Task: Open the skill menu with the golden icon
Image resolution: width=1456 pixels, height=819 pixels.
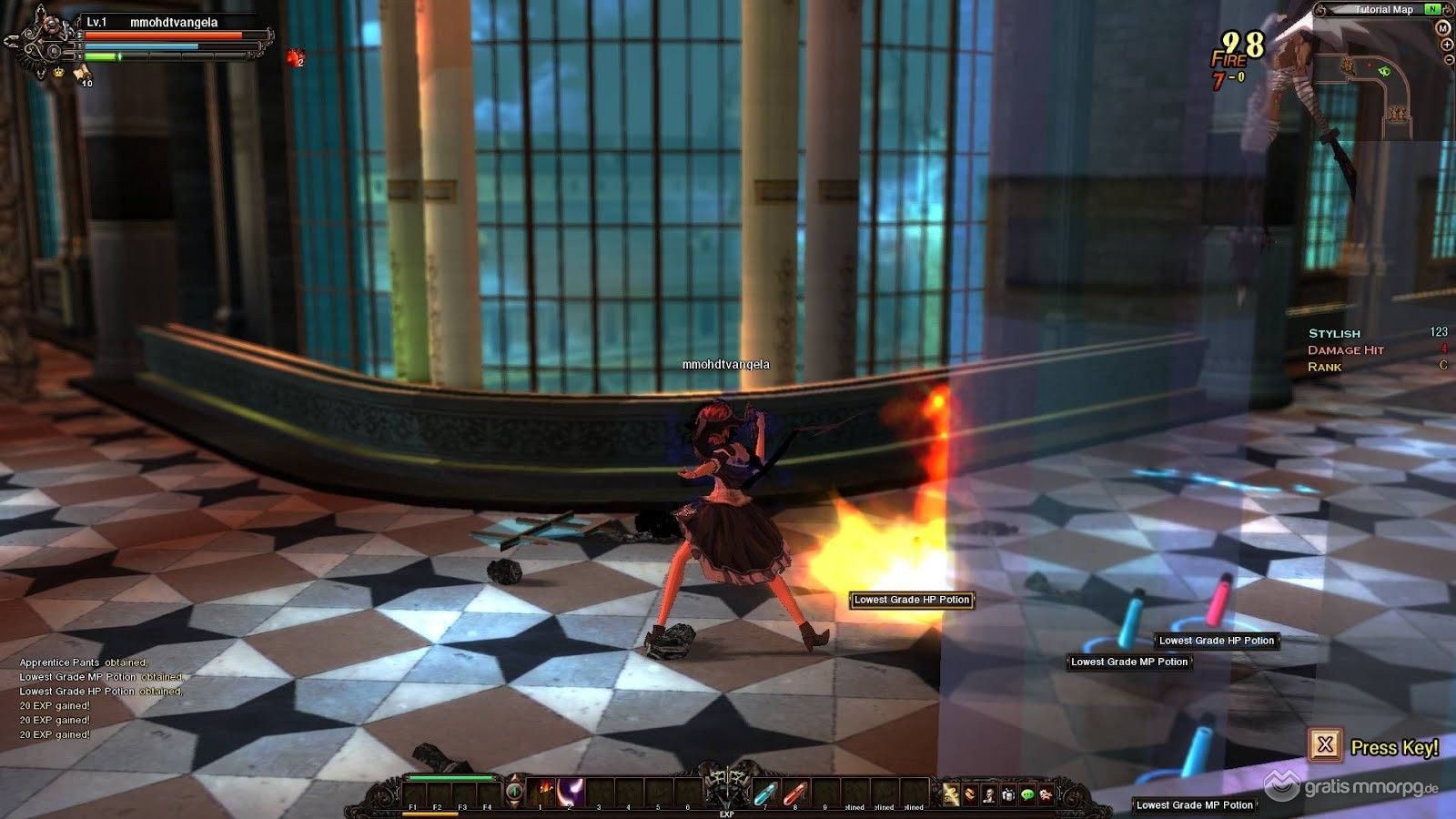Action: (951, 794)
